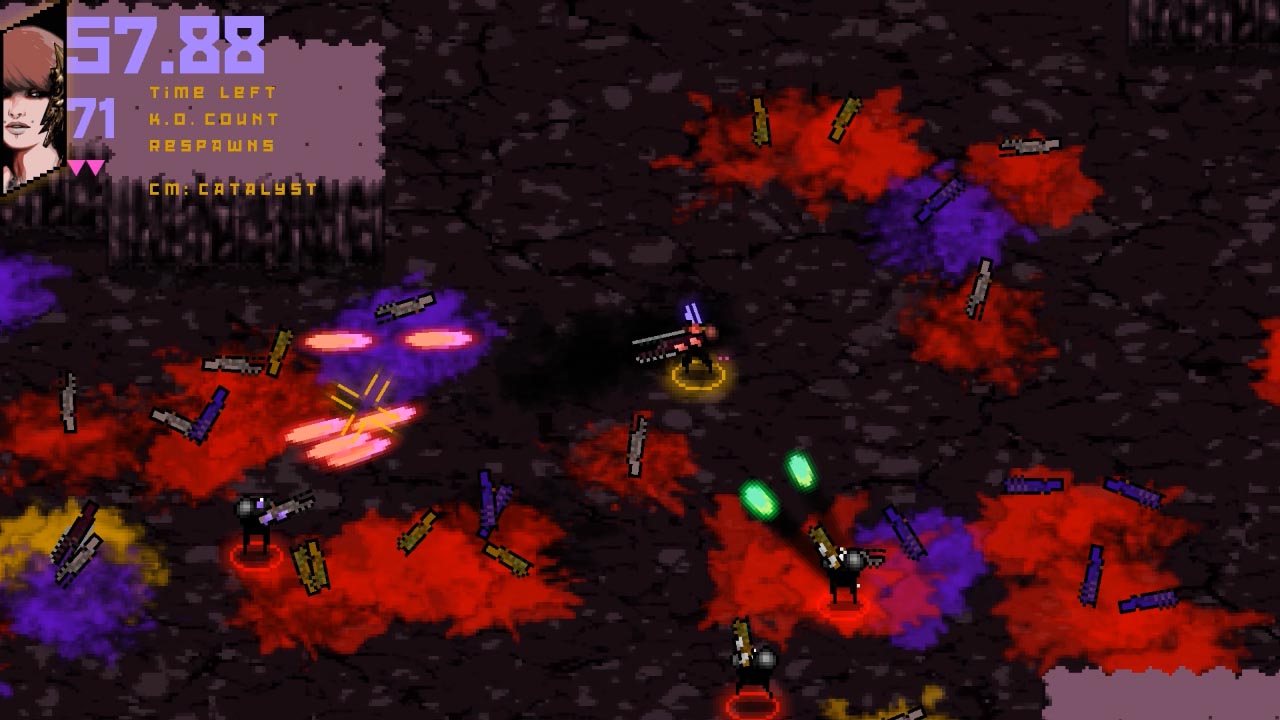
Task: Click the enemy standing in red circle
Action: [255, 515]
